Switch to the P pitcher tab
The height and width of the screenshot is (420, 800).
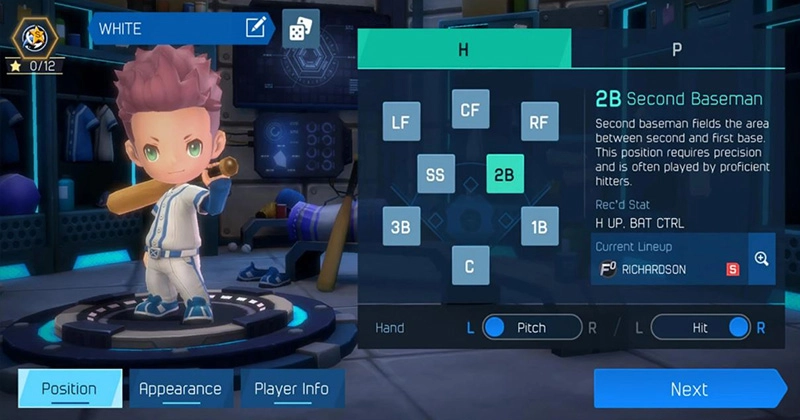point(677,48)
